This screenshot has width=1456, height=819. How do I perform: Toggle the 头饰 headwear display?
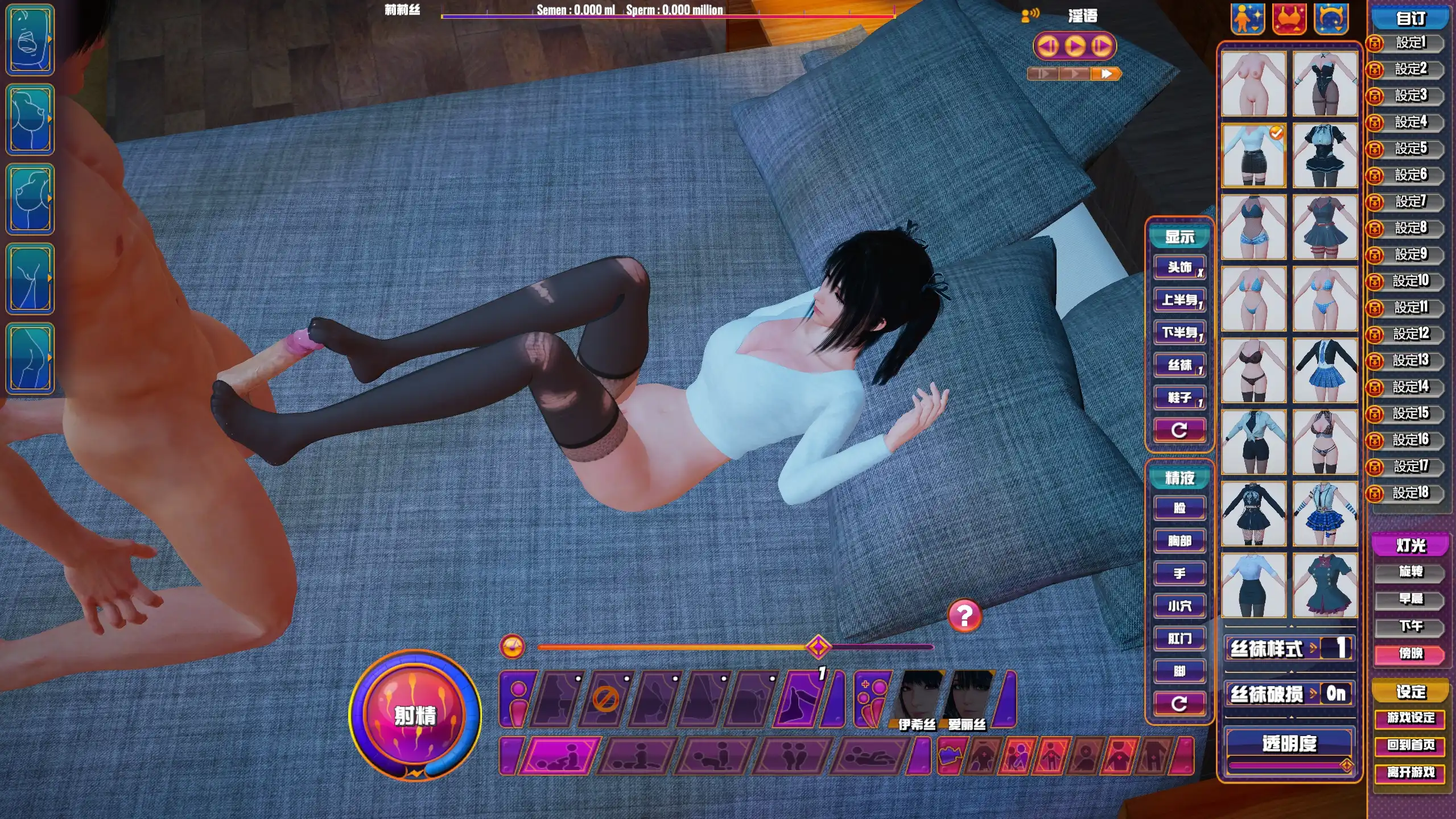coord(1179,267)
